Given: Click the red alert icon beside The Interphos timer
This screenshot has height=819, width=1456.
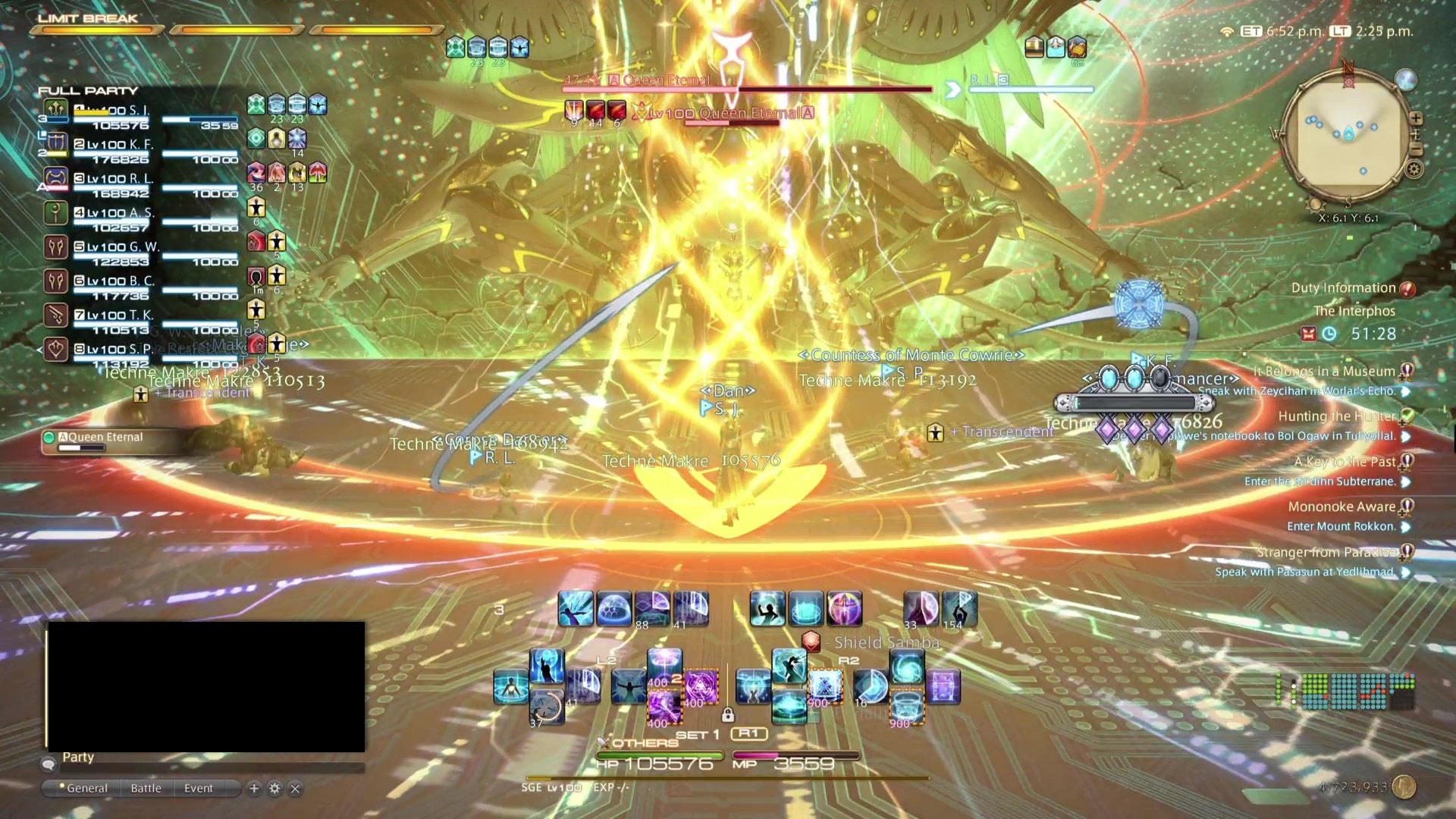Looking at the screenshot, I should (1310, 332).
